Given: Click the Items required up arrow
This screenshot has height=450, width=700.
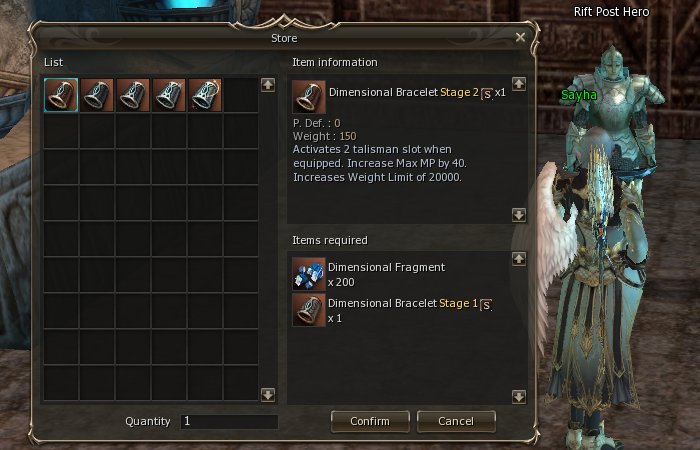Looking at the screenshot, I should click(518, 259).
